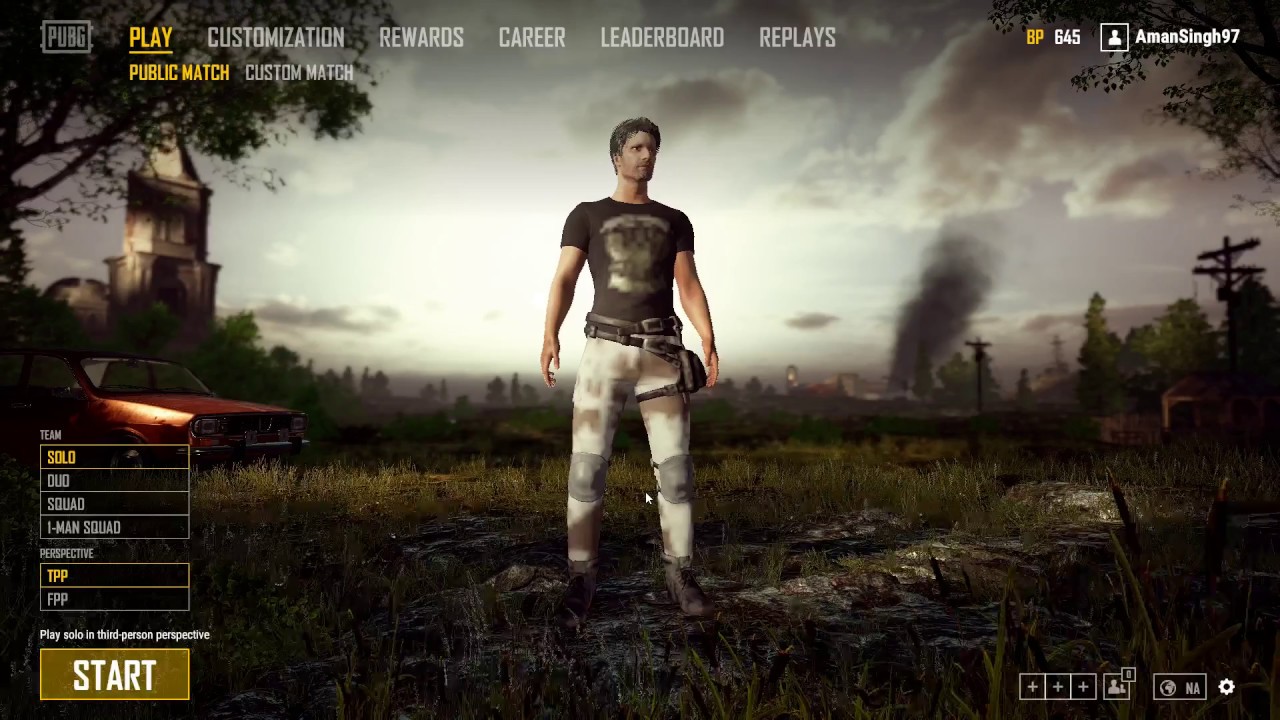Change the NA server region

pyautogui.click(x=1179, y=687)
